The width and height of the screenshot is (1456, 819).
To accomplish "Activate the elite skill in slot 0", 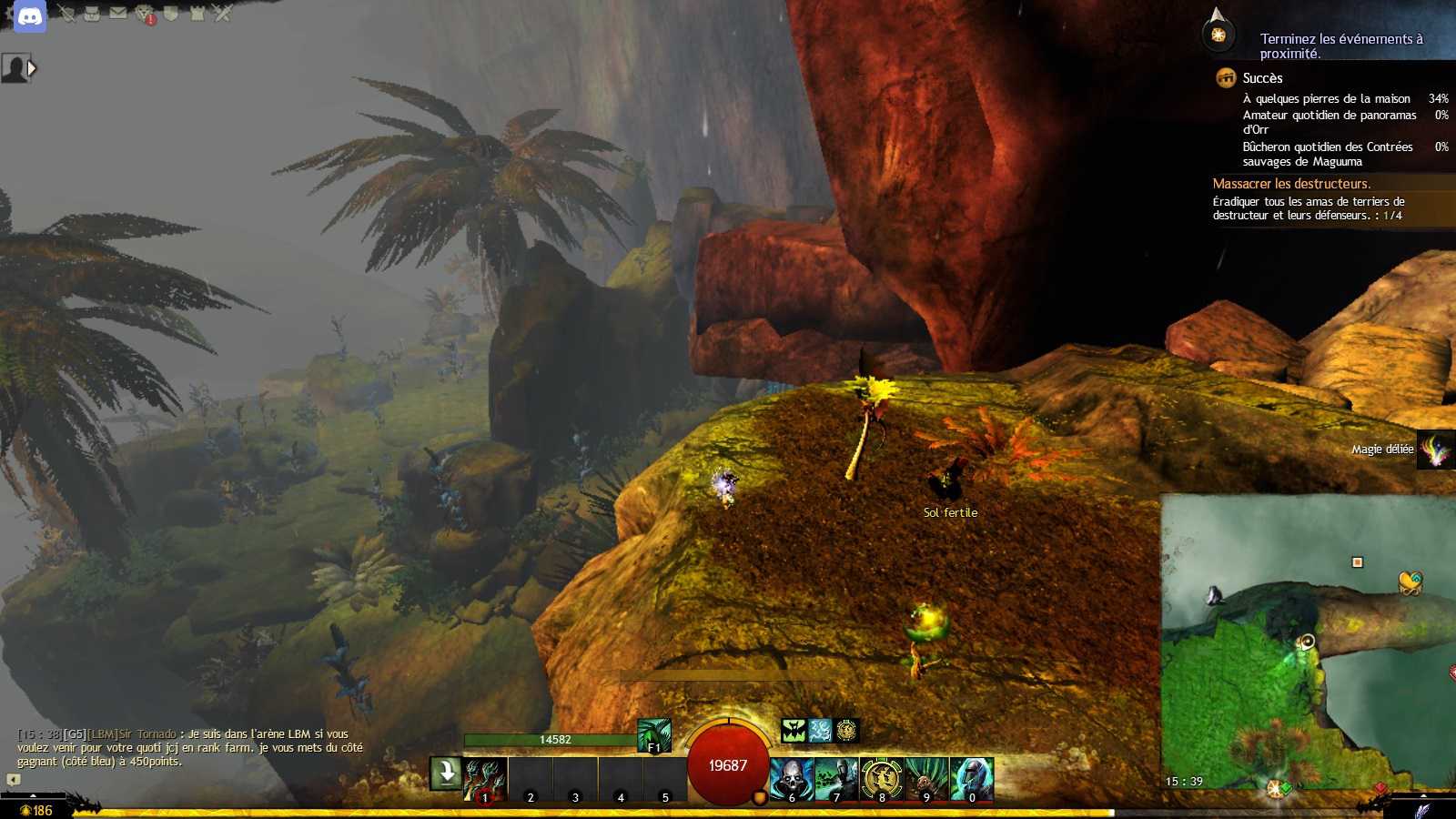I will [971, 779].
